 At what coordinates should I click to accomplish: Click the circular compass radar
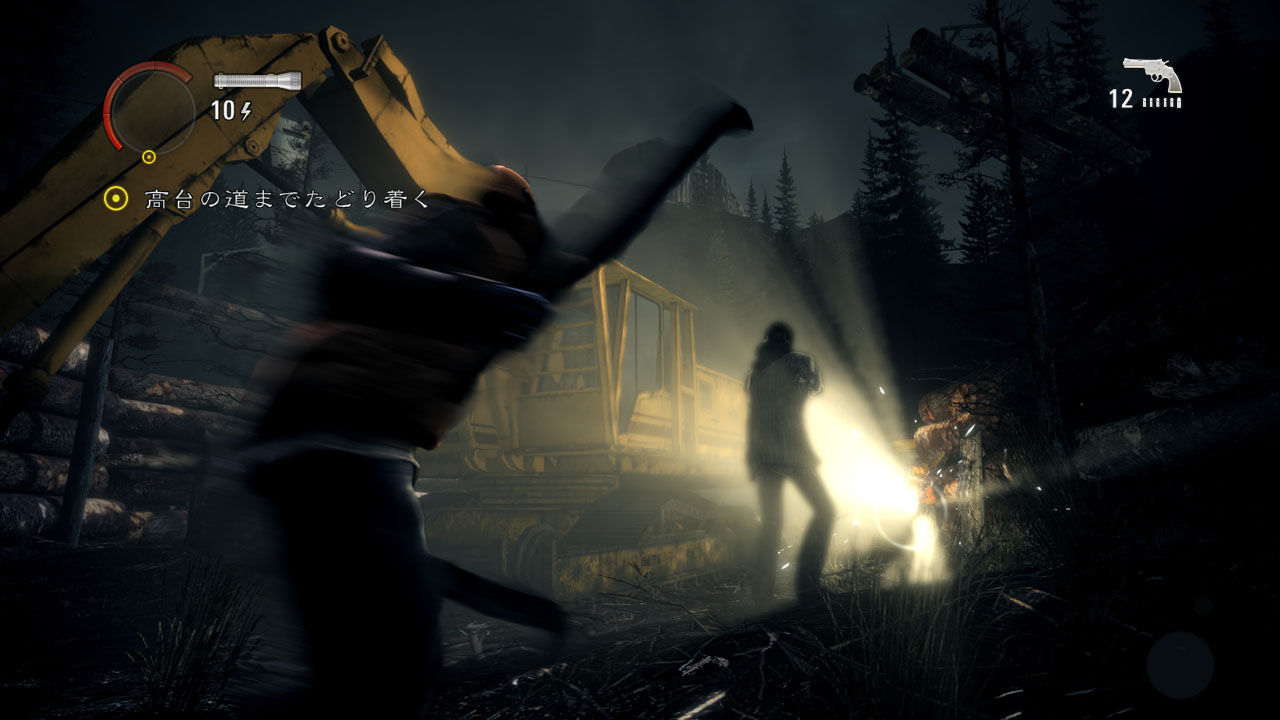click(152, 108)
